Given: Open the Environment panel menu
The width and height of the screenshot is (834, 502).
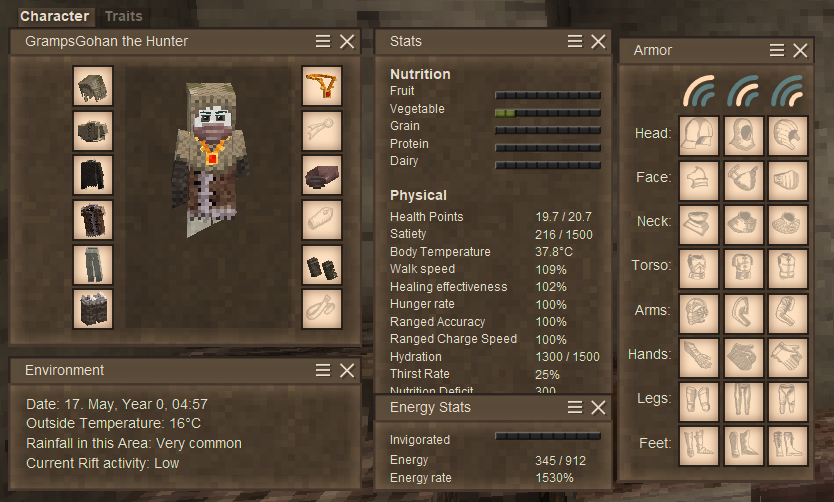Looking at the screenshot, I should [x=323, y=370].
